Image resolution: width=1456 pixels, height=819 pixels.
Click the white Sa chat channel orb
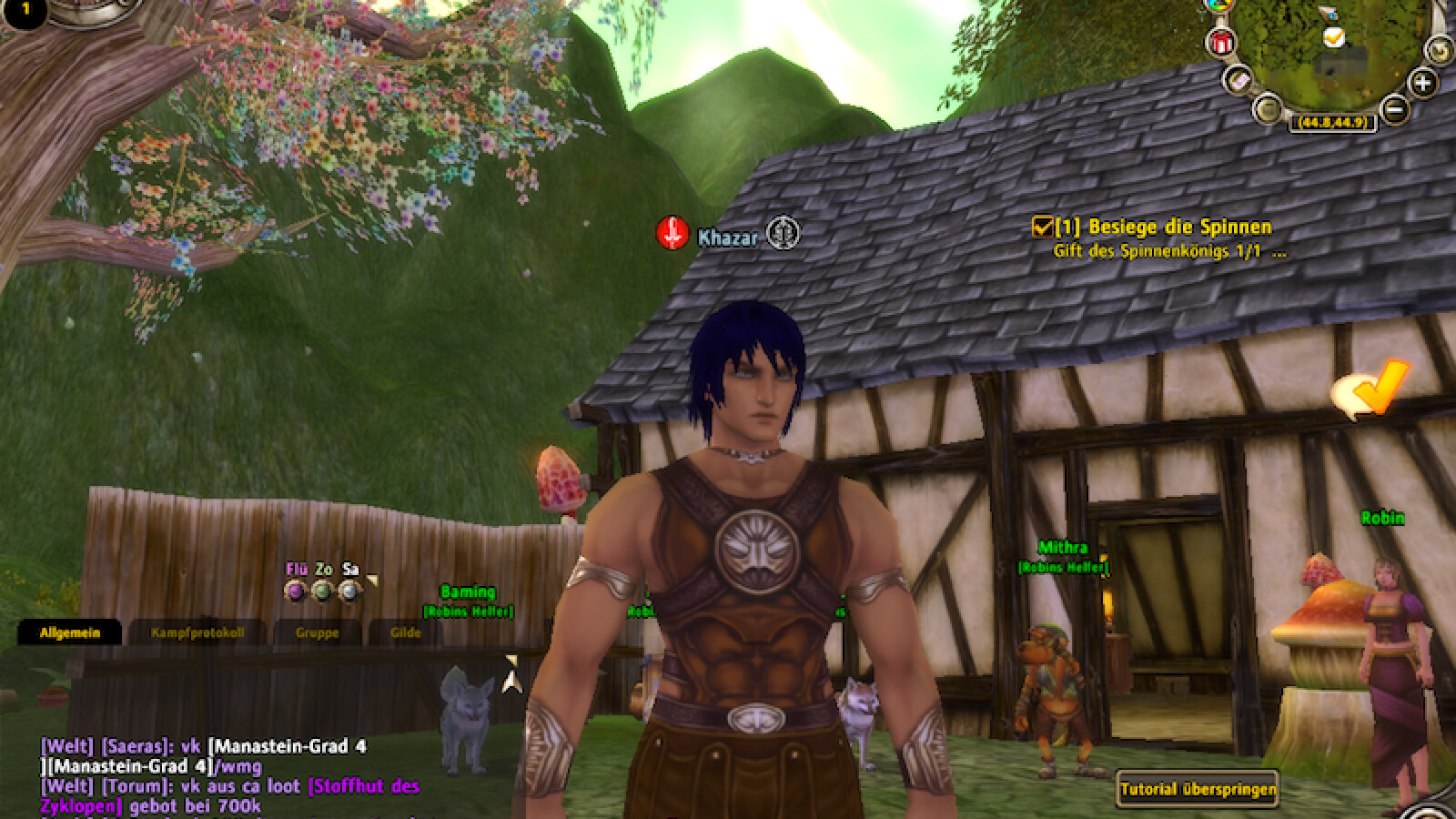click(x=349, y=591)
